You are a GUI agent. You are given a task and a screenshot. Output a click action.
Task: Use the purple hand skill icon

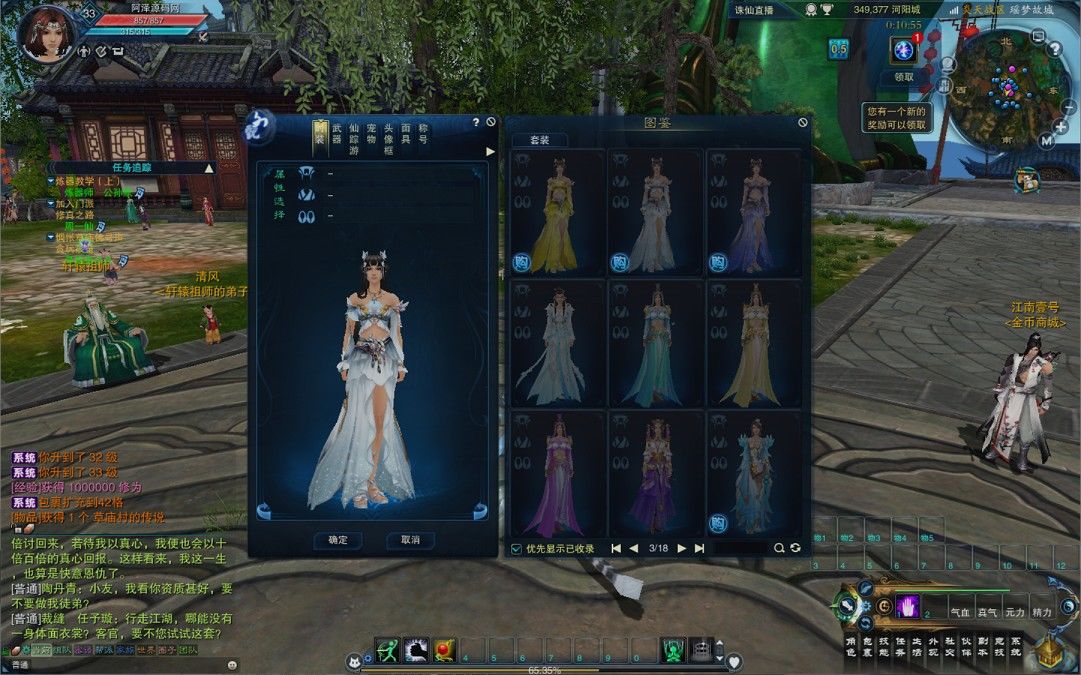(908, 606)
